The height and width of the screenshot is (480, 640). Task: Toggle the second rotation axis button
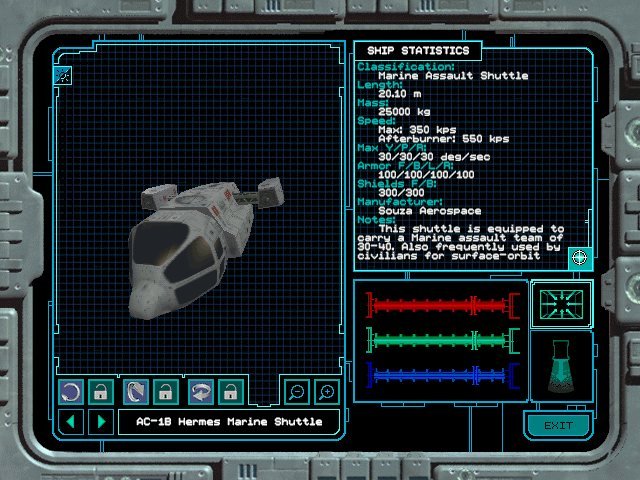[136, 391]
